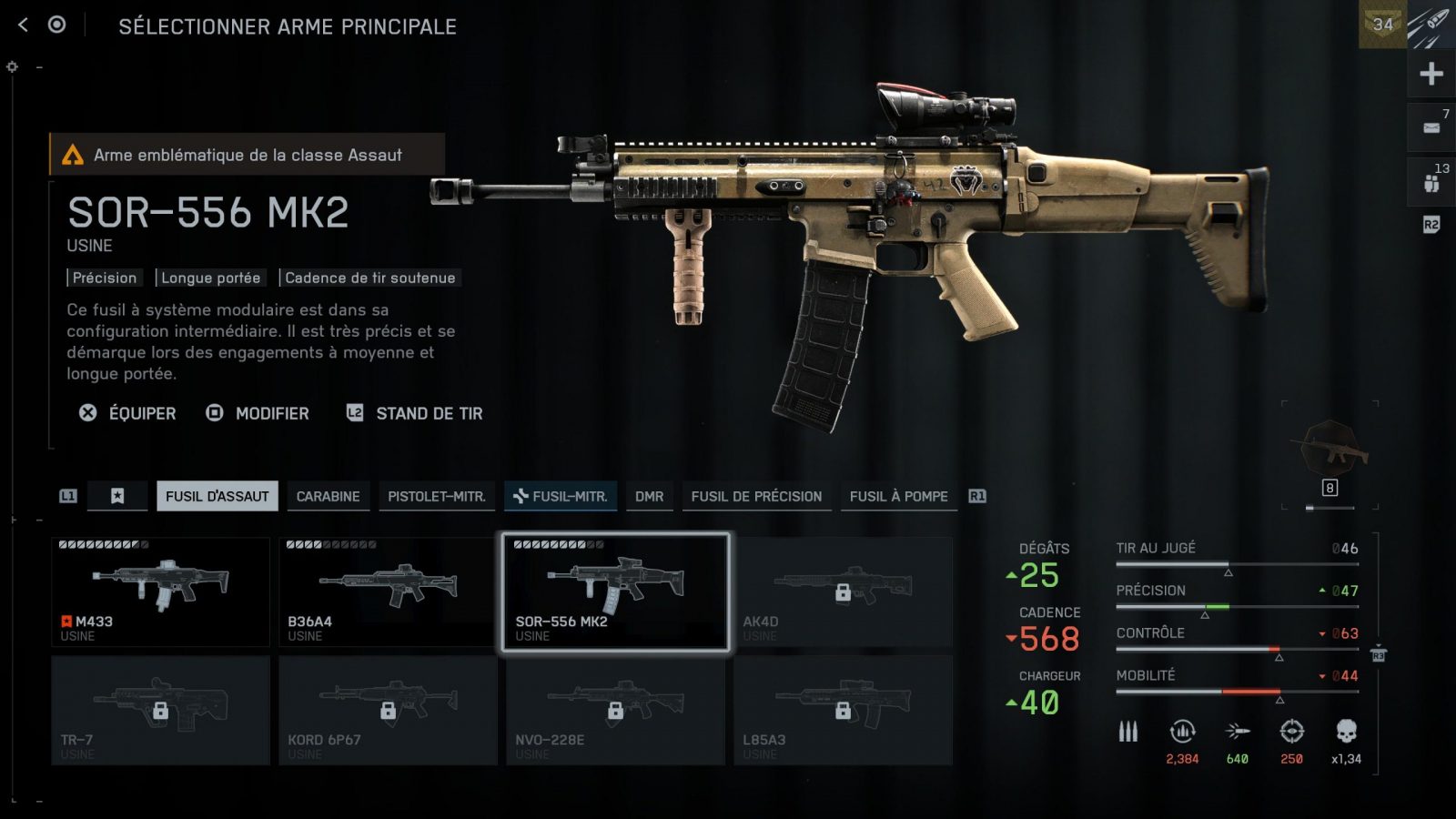Switch to the DMR tab
The width and height of the screenshot is (1456, 819).
click(649, 496)
